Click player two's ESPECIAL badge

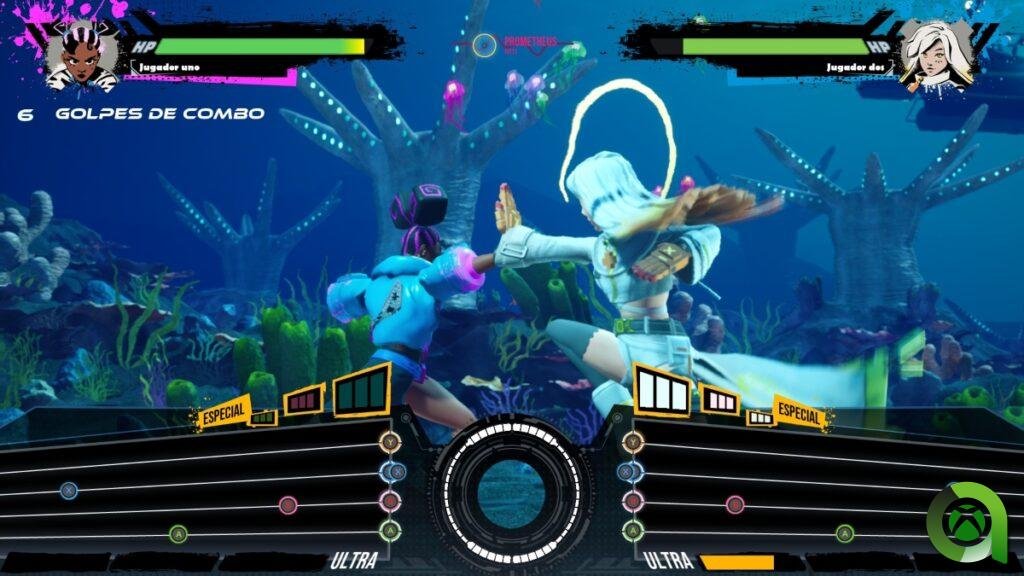(x=798, y=414)
